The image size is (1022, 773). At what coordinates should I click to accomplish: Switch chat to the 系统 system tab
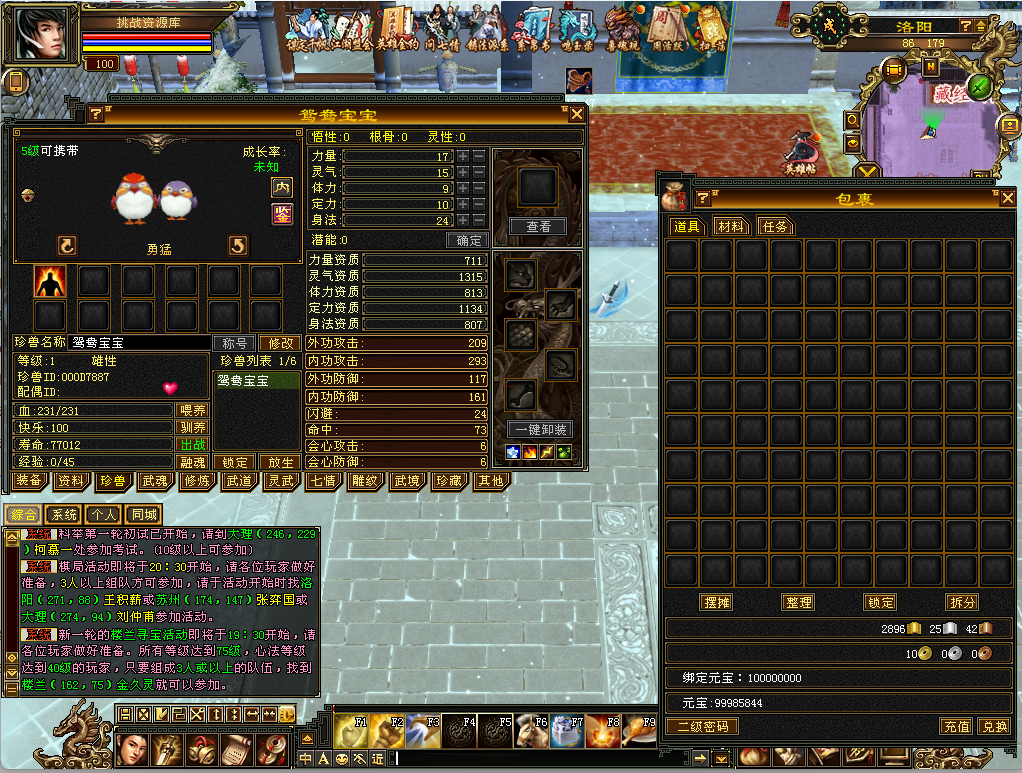(x=64, y=514)
